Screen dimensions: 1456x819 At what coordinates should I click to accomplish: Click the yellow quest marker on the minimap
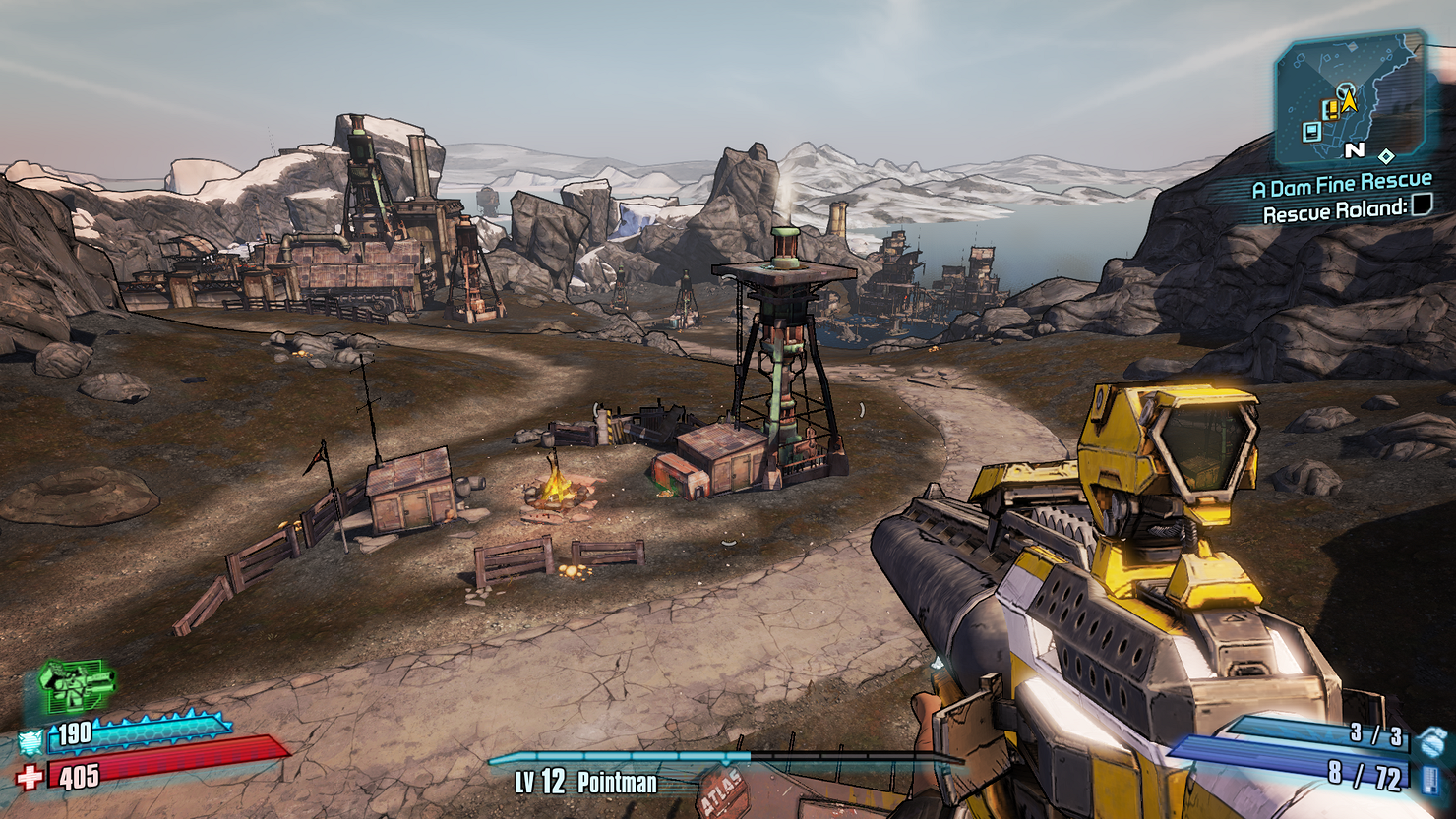[x=1331, y=109]
